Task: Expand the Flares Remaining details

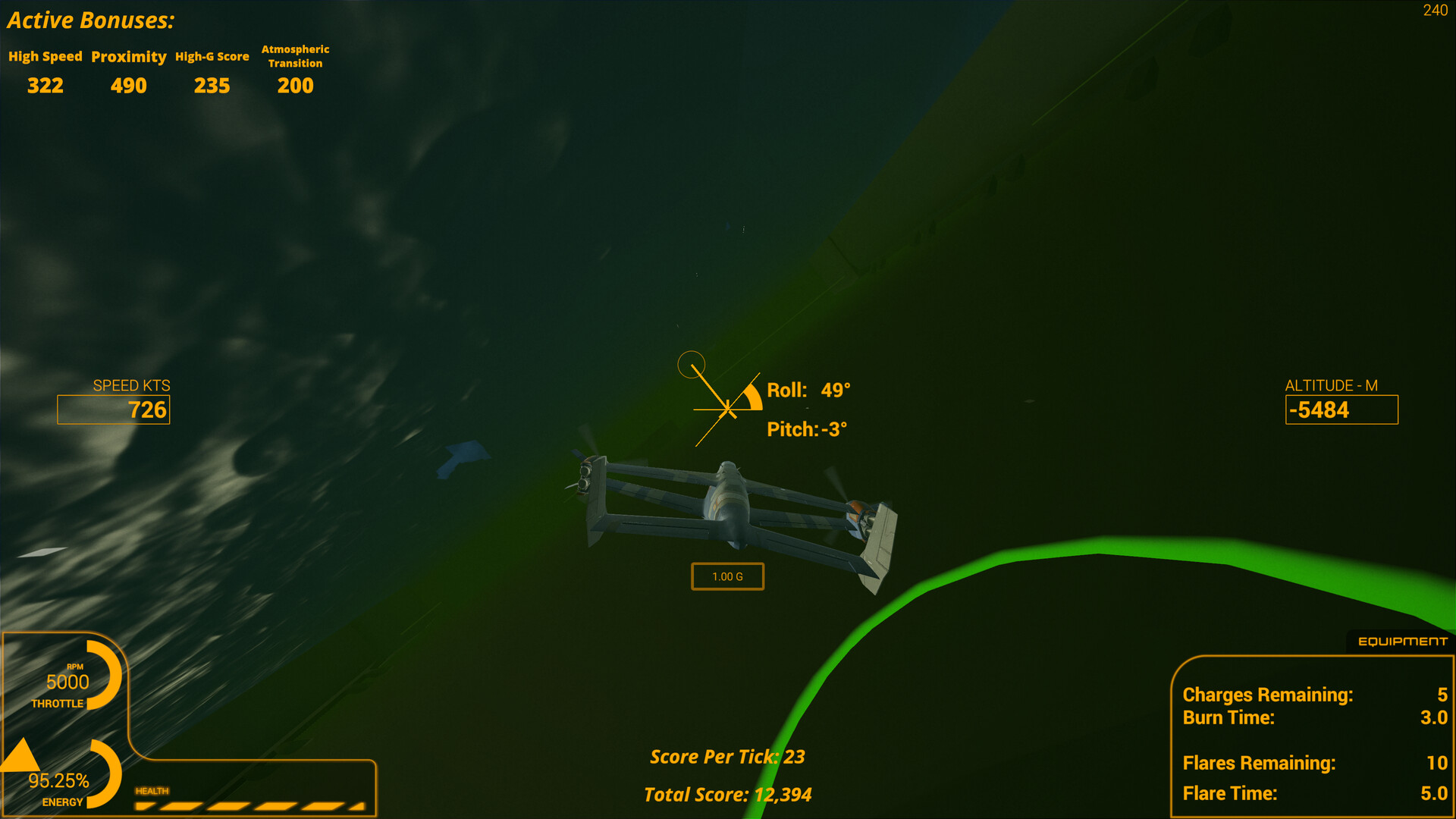Action: pos(1258,763)
